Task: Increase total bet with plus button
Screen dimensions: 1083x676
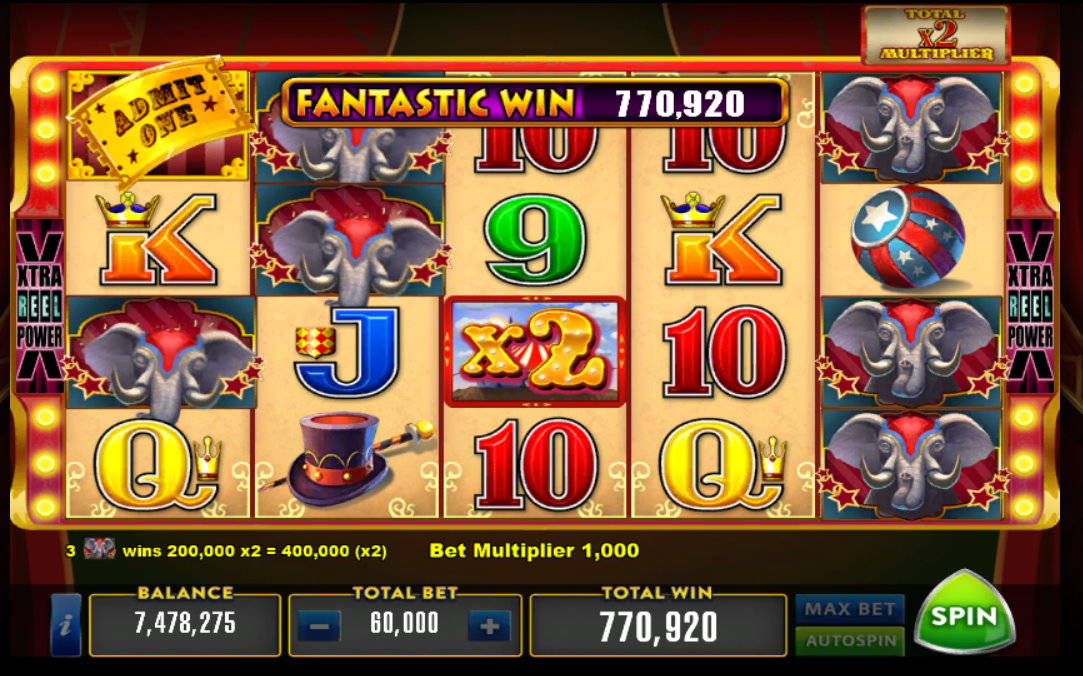Action: (489, 627)
